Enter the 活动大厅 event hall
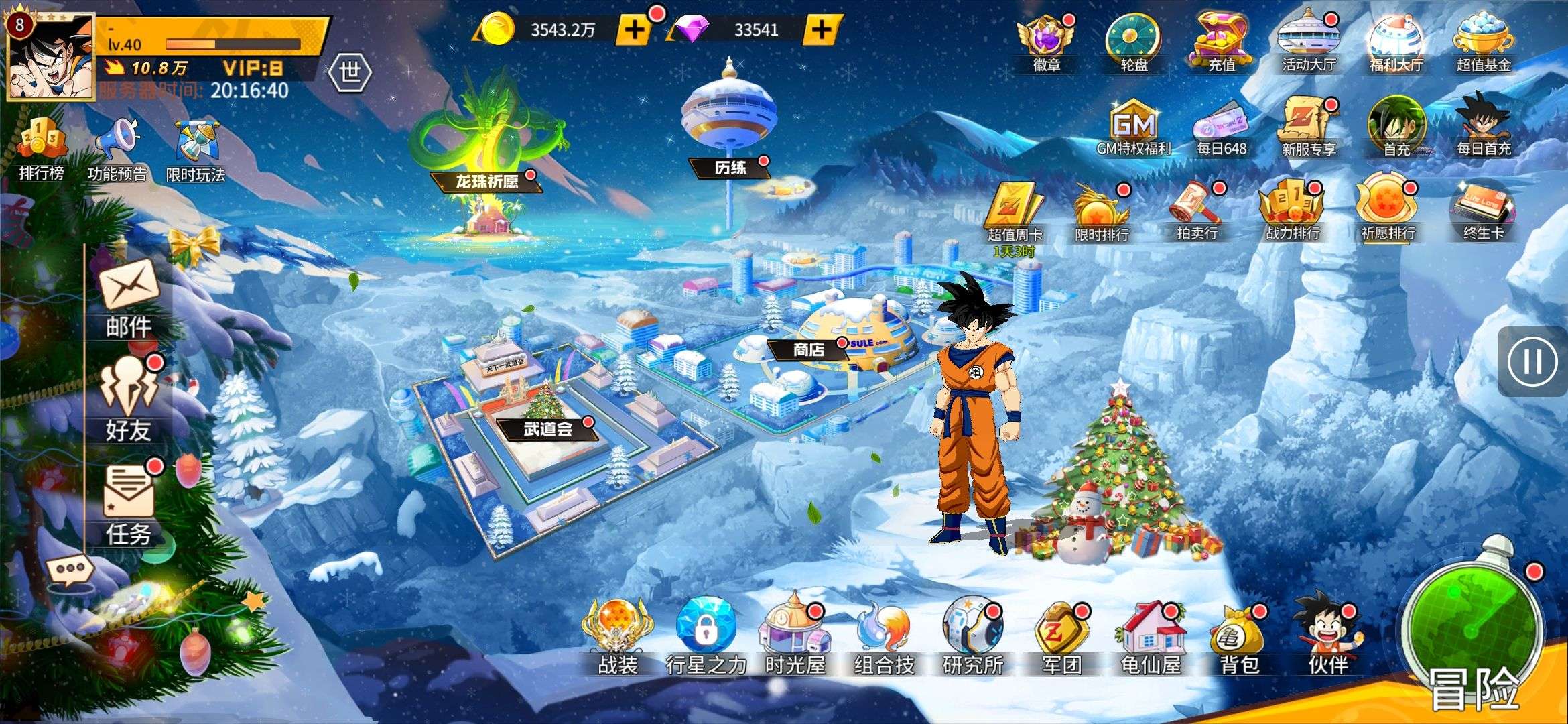Image resolution: width=1568 pixels, height=724 pixels. tap(1308, 42)
